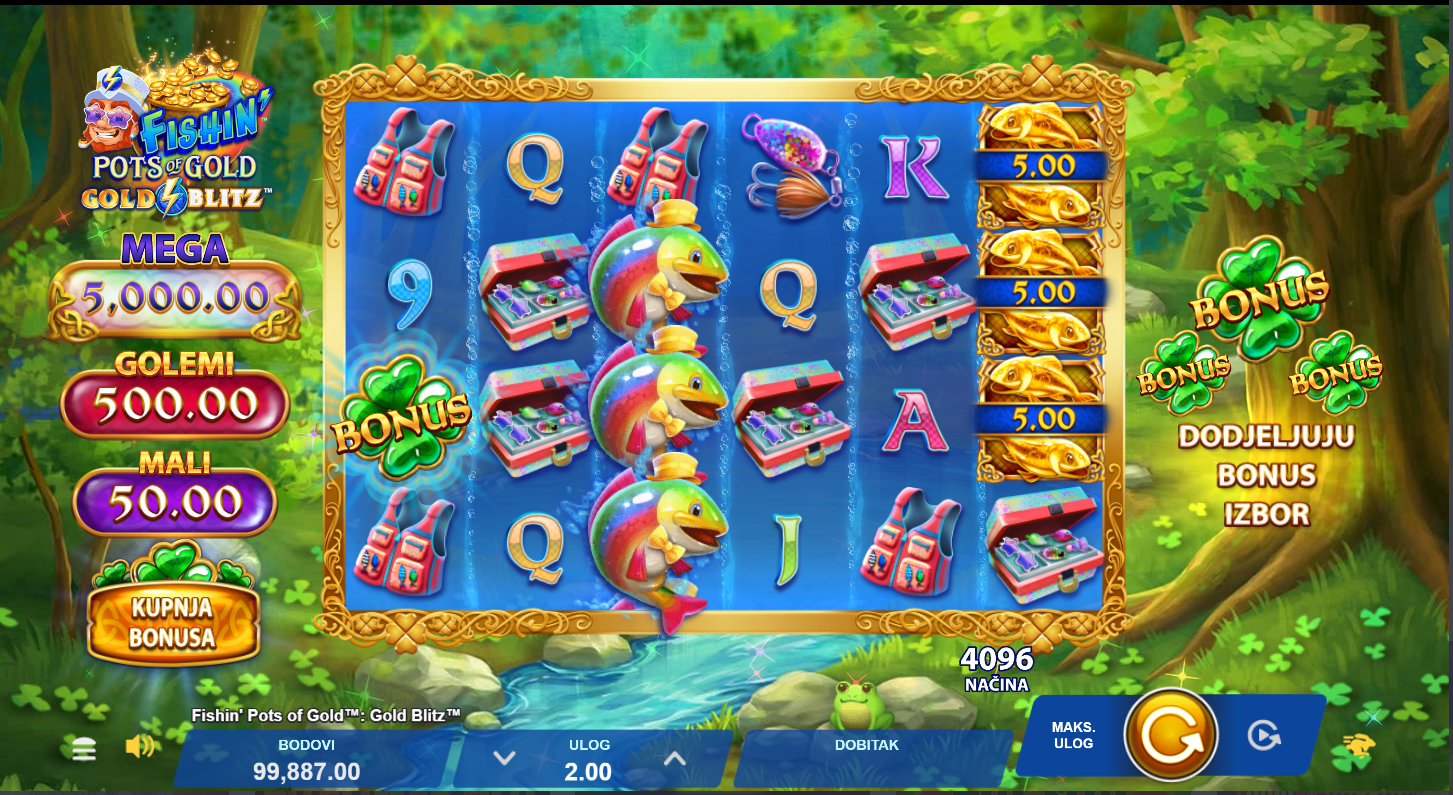Screen dimensions: 1453x795
Task: Increase the Ulog bet amount
Action: pyautogui.click(x=675, y=758)
